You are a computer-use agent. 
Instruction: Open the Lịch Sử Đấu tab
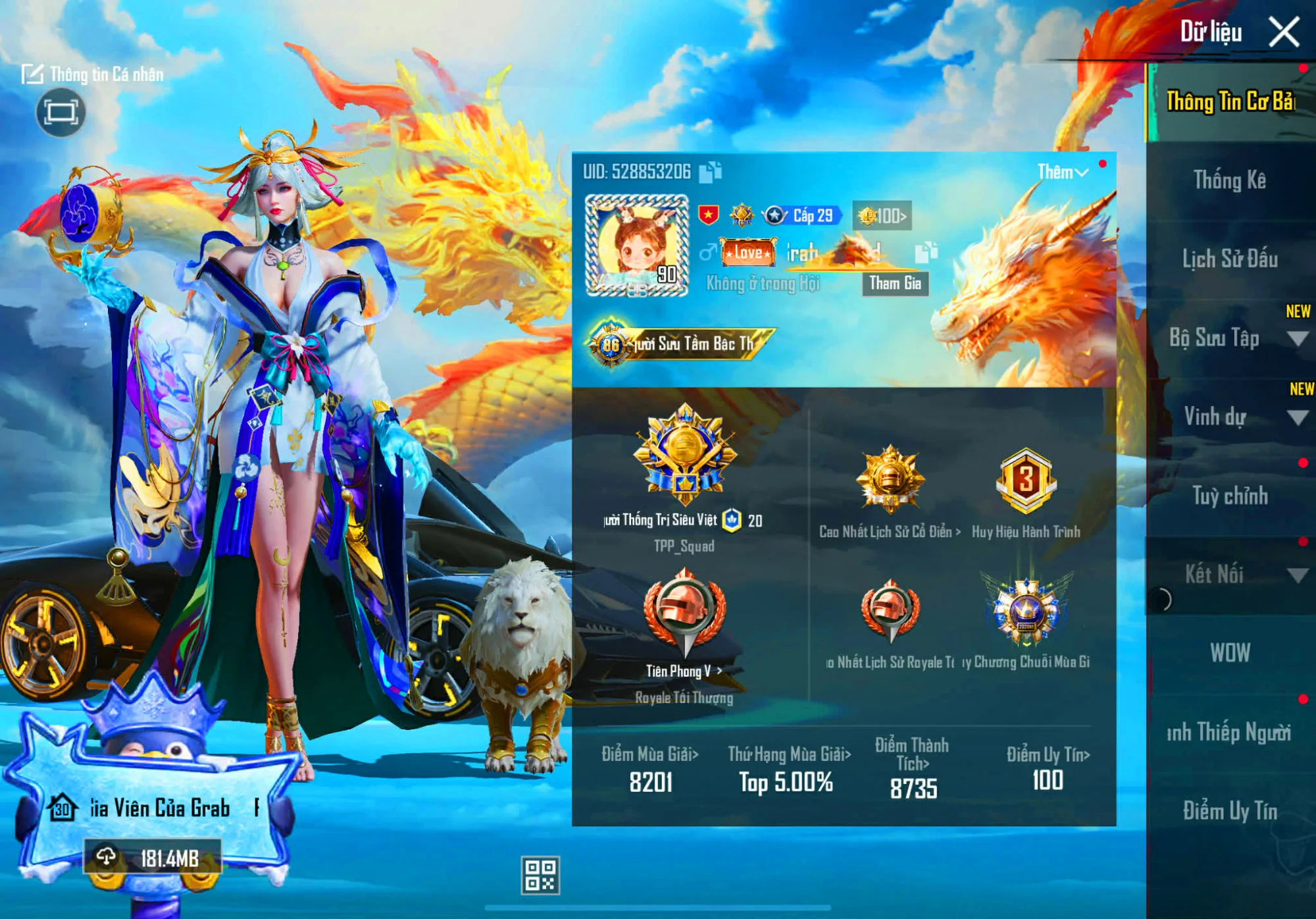click(x=1229, y=259)
